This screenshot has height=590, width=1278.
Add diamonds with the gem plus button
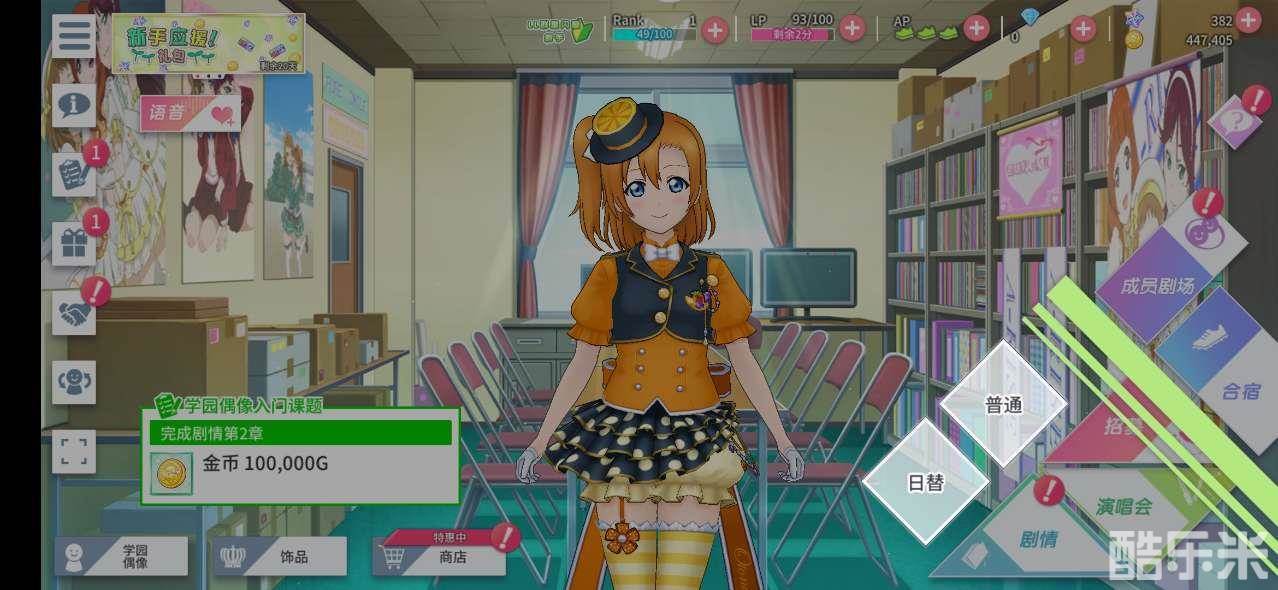click(x=1083, y=29)
